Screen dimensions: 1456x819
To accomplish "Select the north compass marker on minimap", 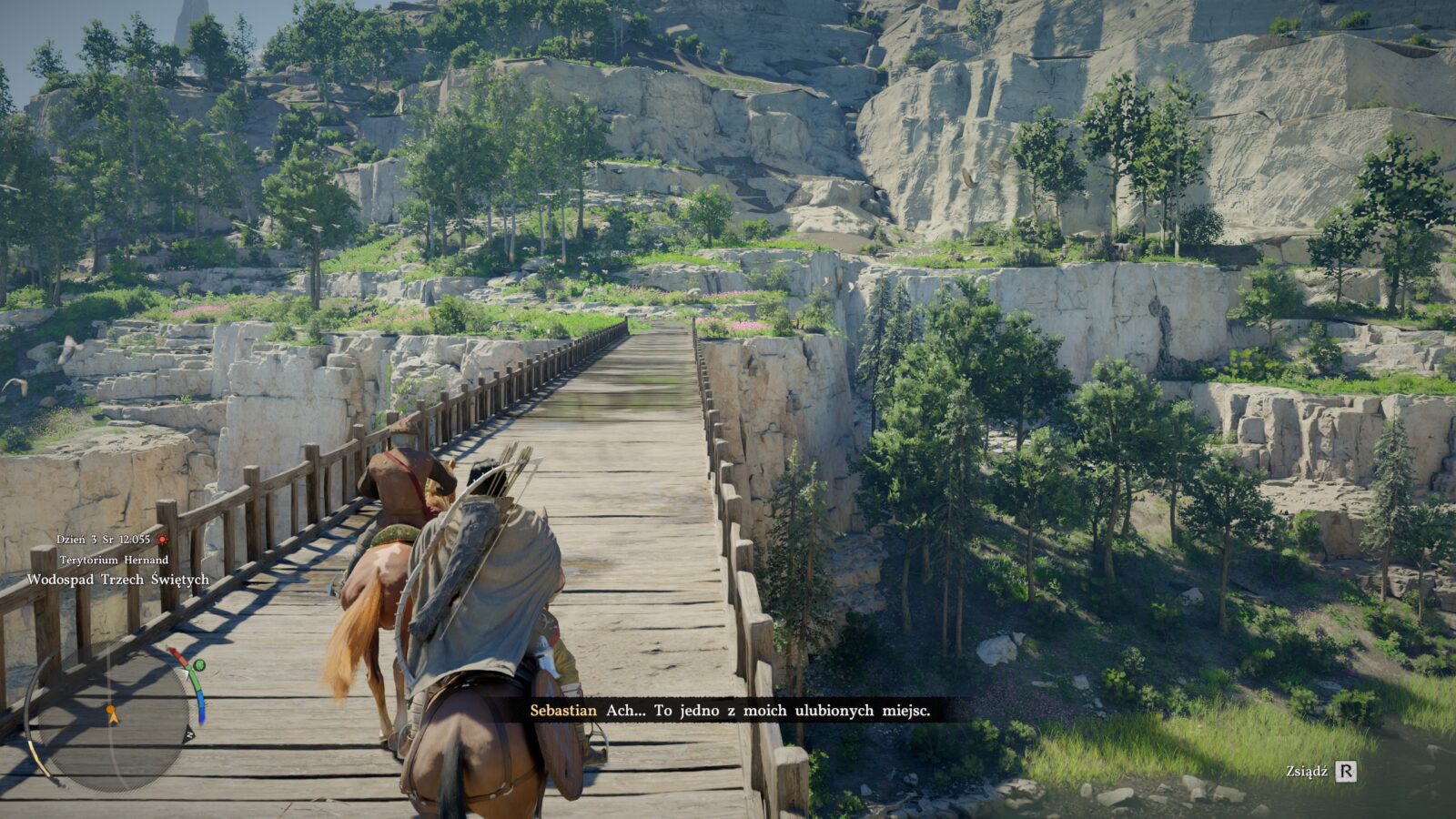I will (189, 735).
